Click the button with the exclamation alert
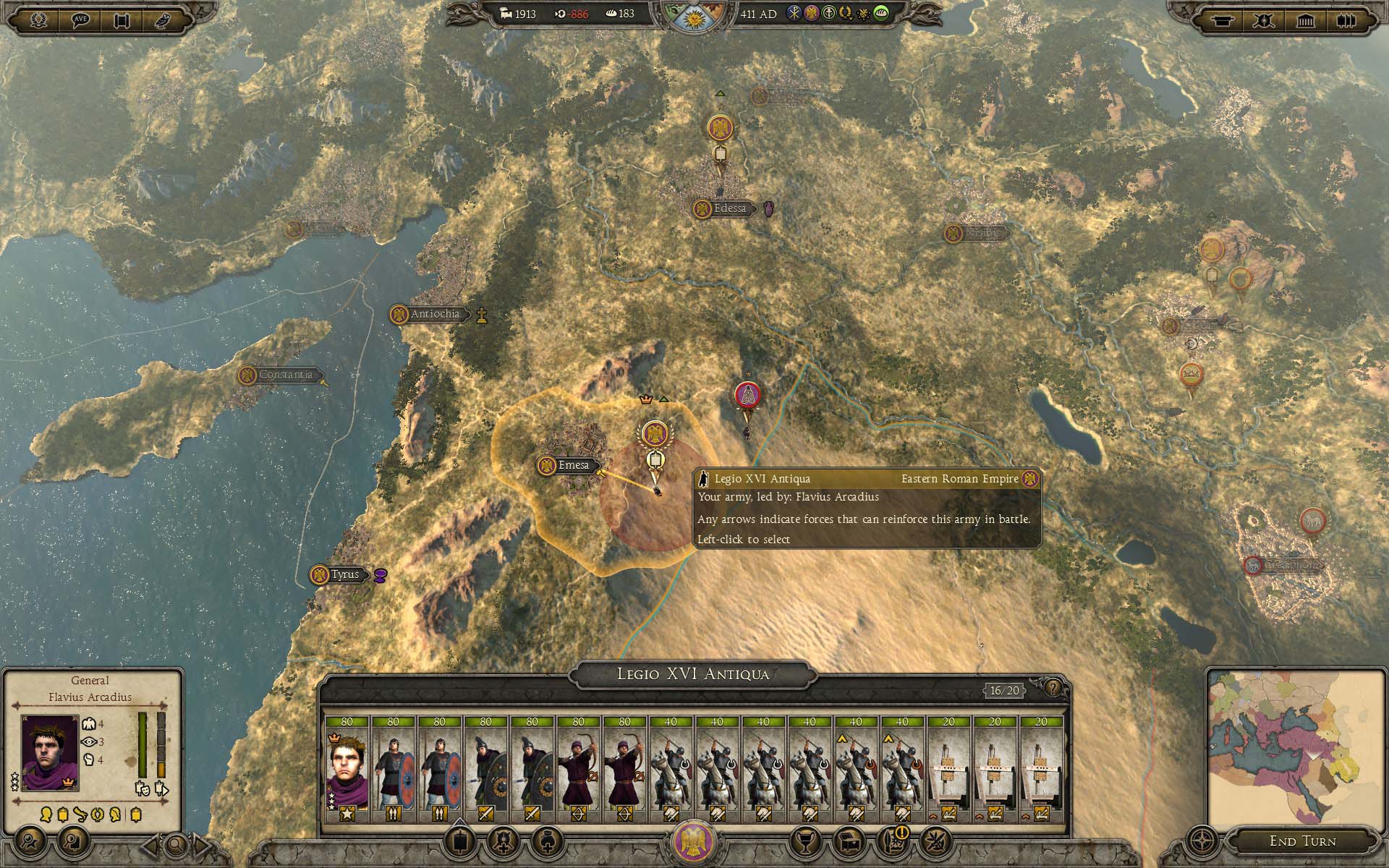Viewport: 1389px width, 868px height. click(x=894, y=842)
